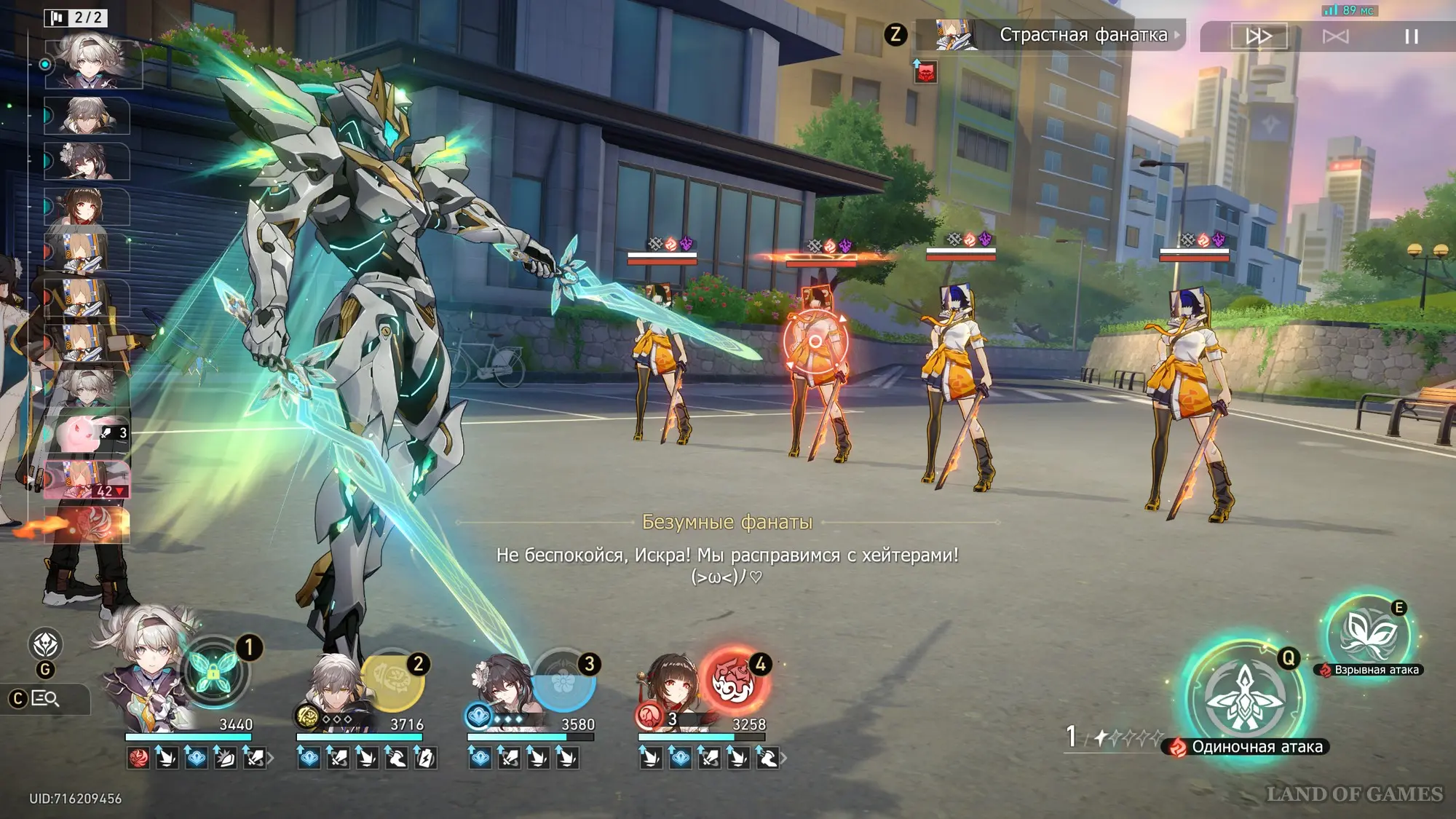Select the turn-order entry marked 42
Screen dimensions: 1456x819
tap(87, 480)
